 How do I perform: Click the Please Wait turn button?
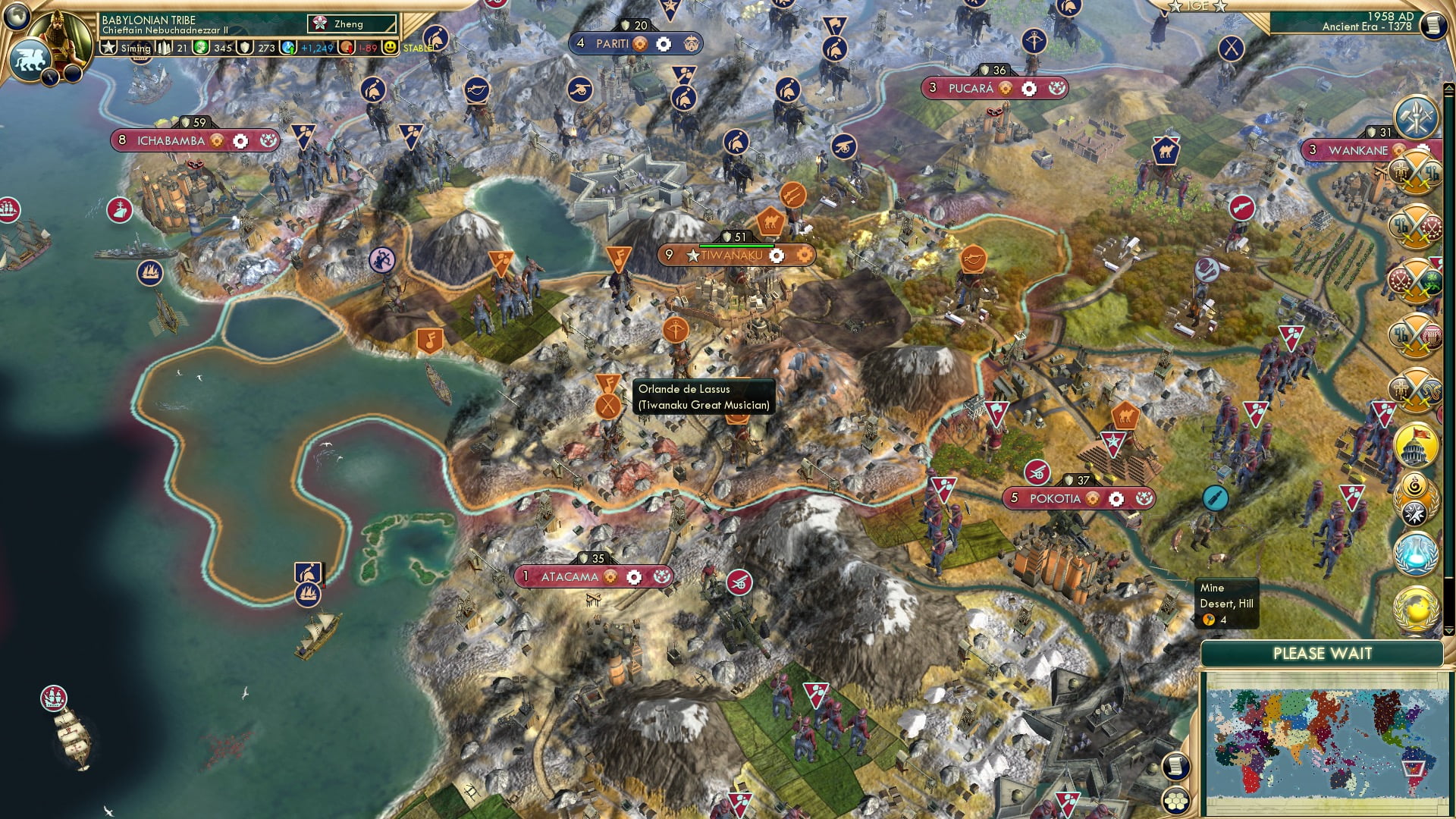click(1322, 654)
